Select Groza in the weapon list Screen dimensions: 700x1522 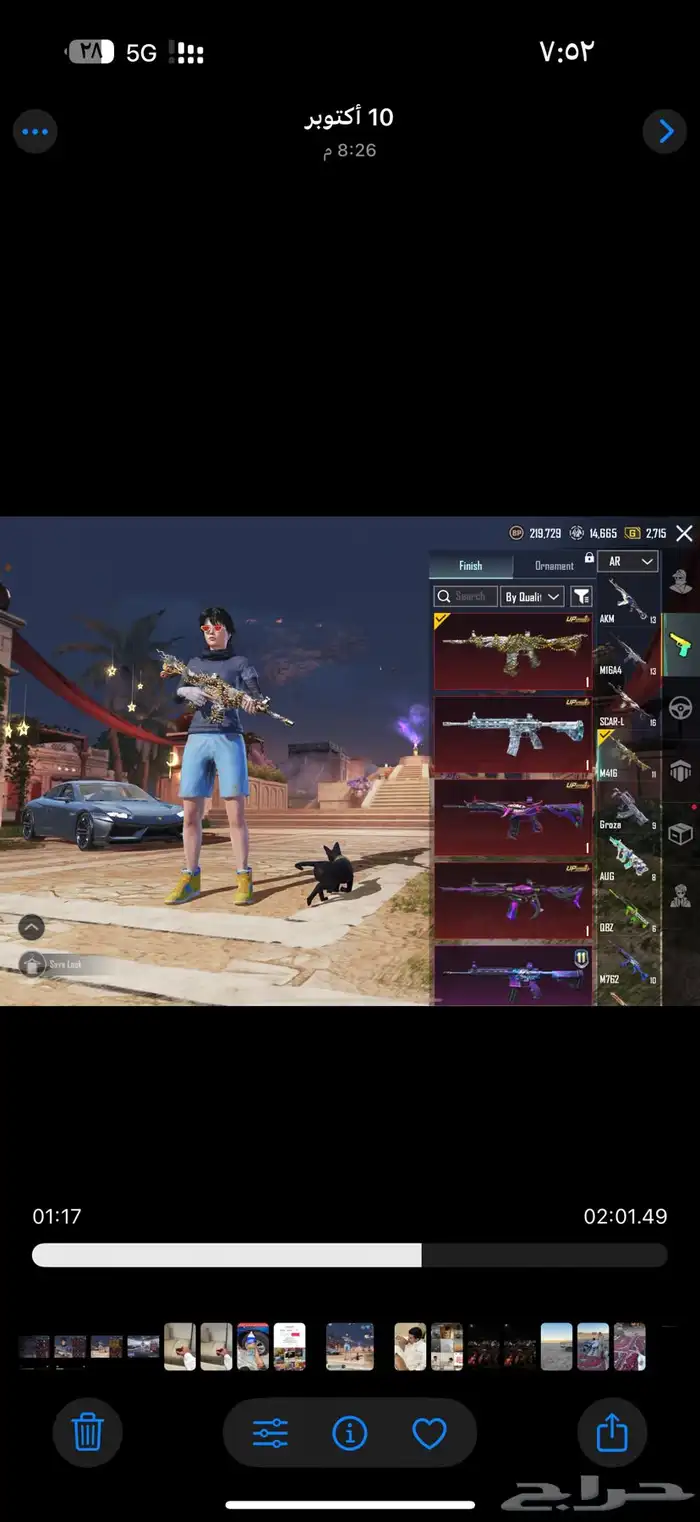(x=628, y=808)
